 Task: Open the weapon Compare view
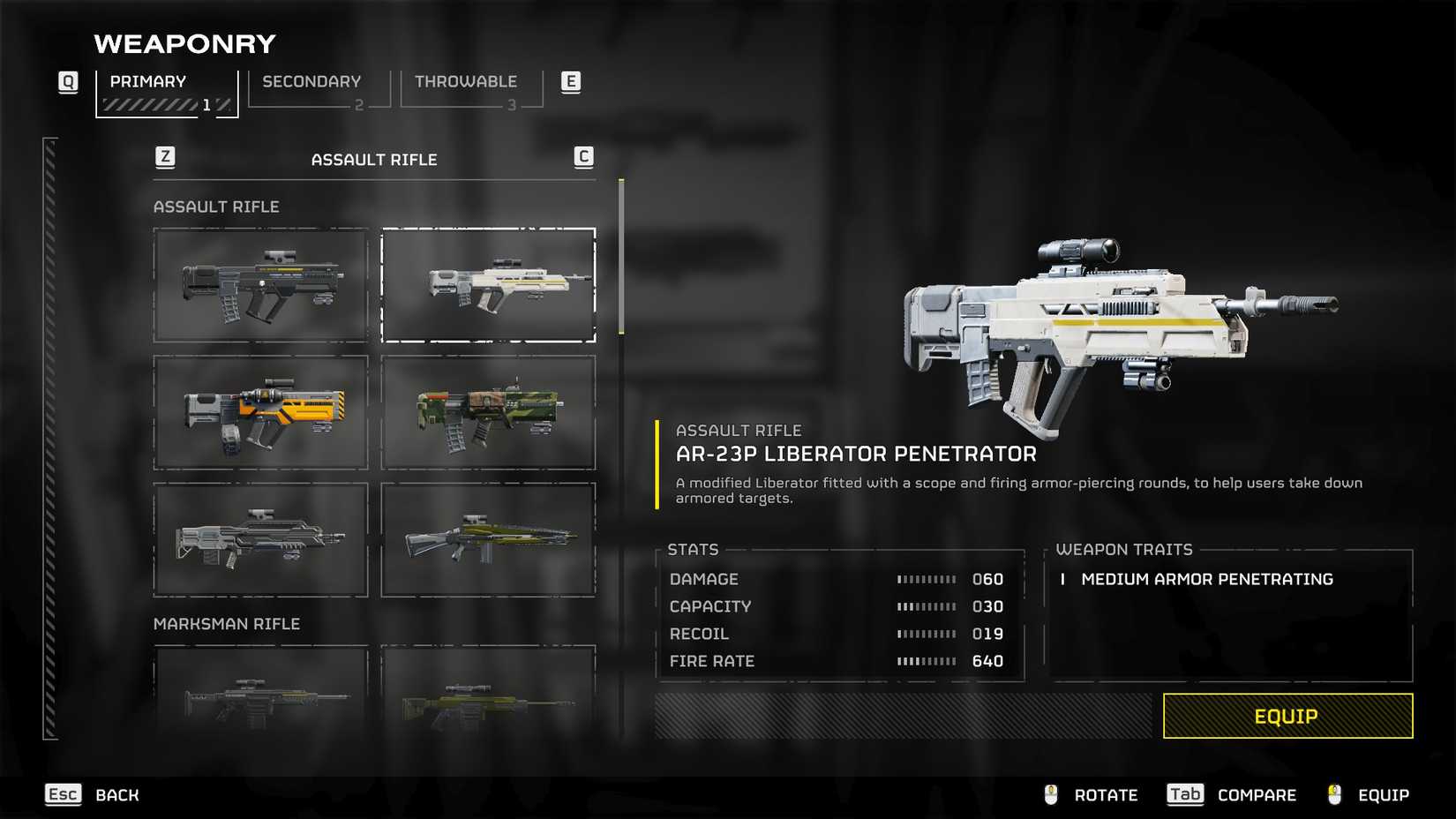[x=1256, y=795]
